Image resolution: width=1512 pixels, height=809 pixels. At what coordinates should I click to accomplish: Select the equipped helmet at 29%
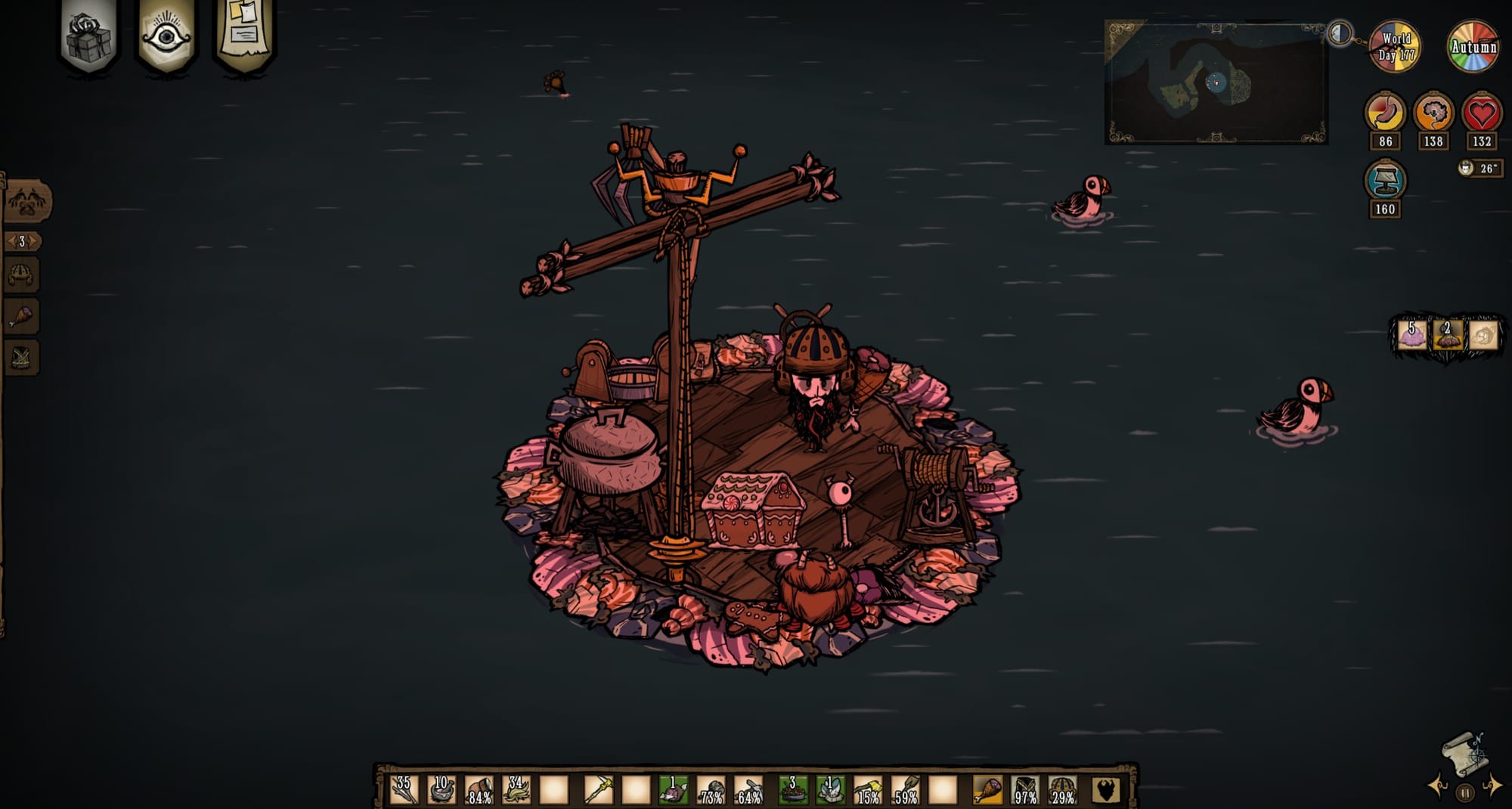point(1062,790)
